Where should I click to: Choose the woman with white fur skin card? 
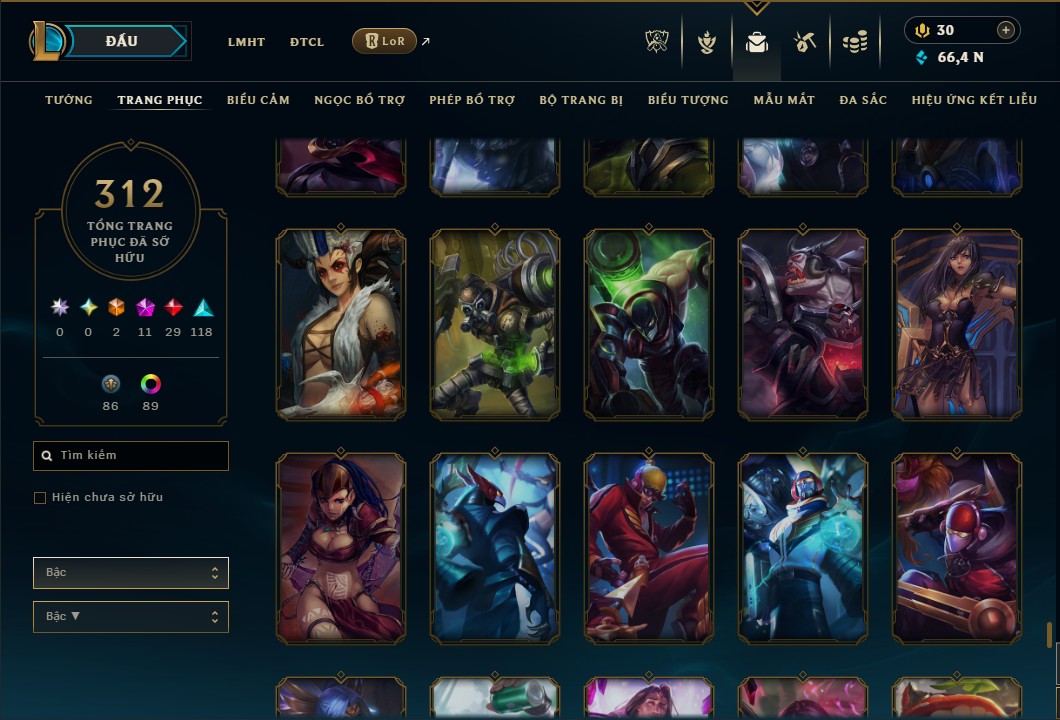[x=341, y=324]
